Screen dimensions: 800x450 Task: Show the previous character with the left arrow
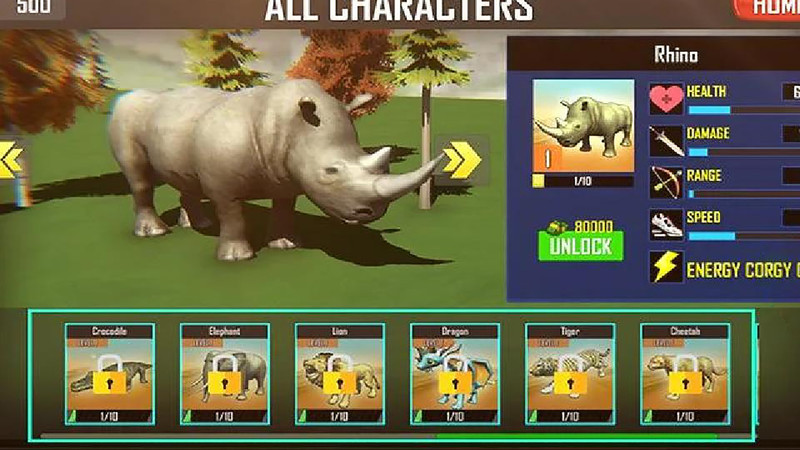pyautogui.click(x=10, y=160)
